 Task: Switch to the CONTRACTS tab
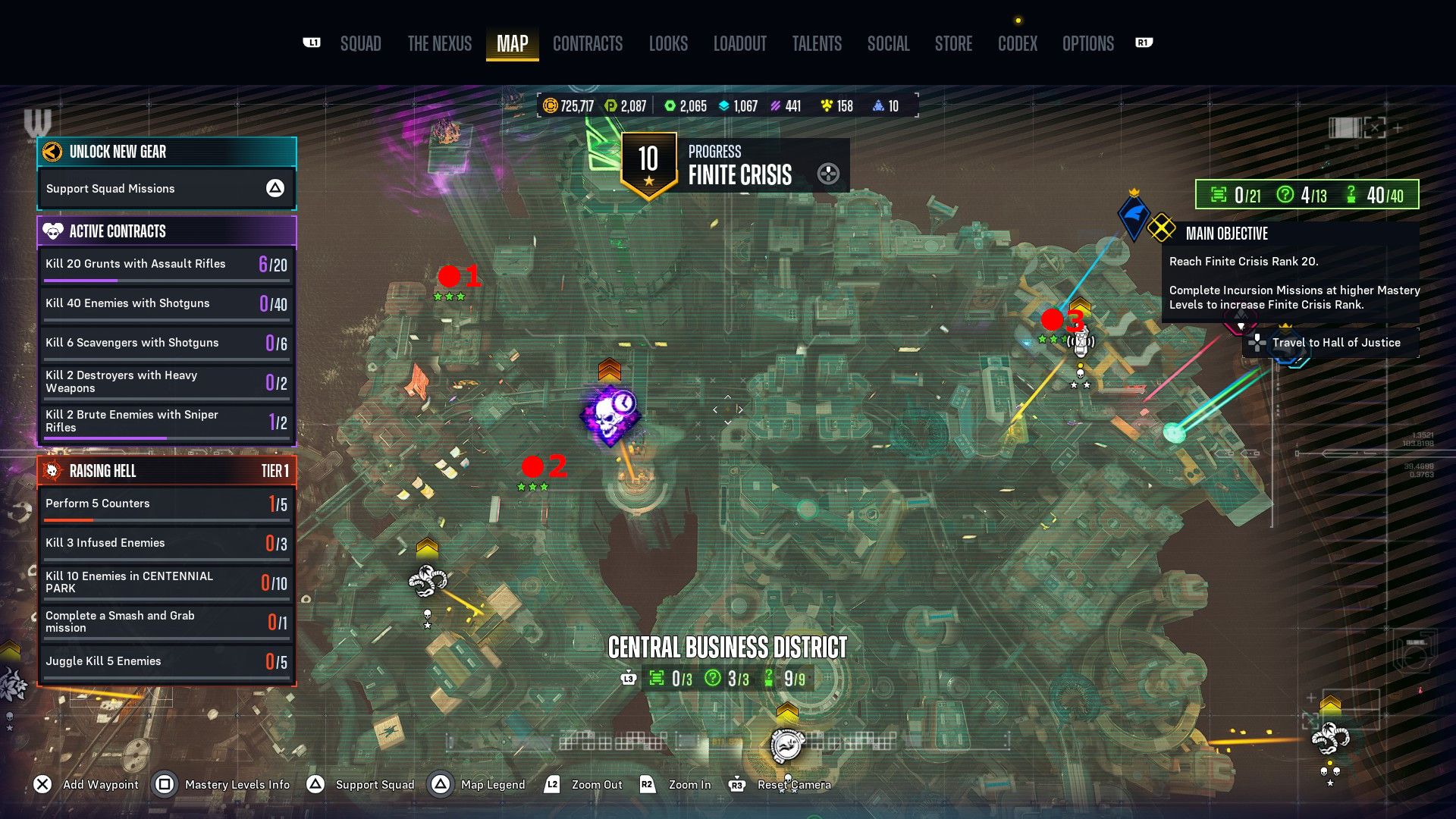(x=588, y=43)
